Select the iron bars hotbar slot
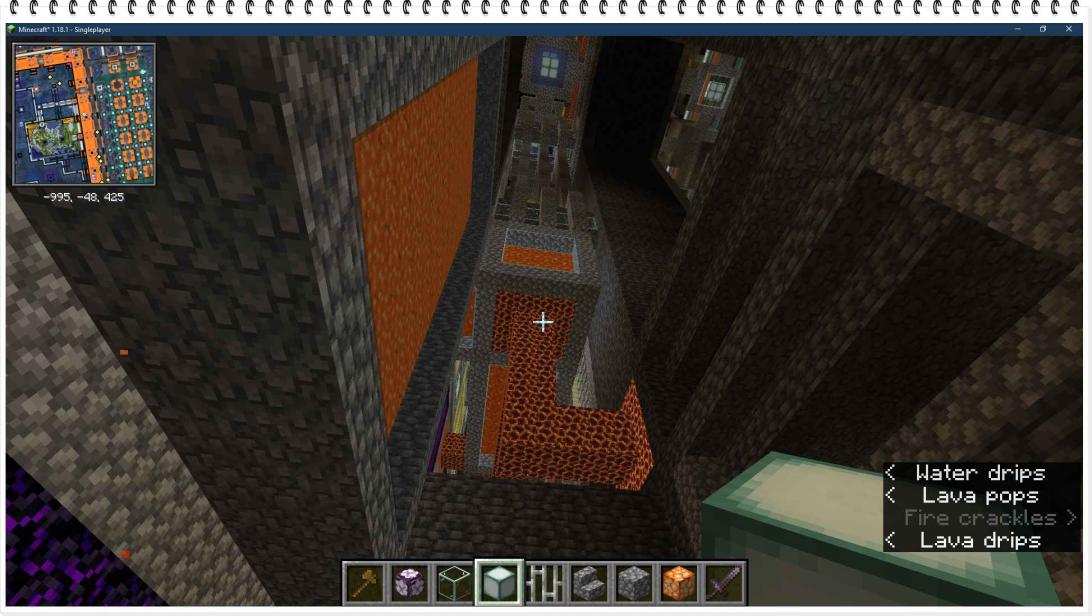Image resolution: width=1092 pixels, height=616 pixels. pos(543,582)
